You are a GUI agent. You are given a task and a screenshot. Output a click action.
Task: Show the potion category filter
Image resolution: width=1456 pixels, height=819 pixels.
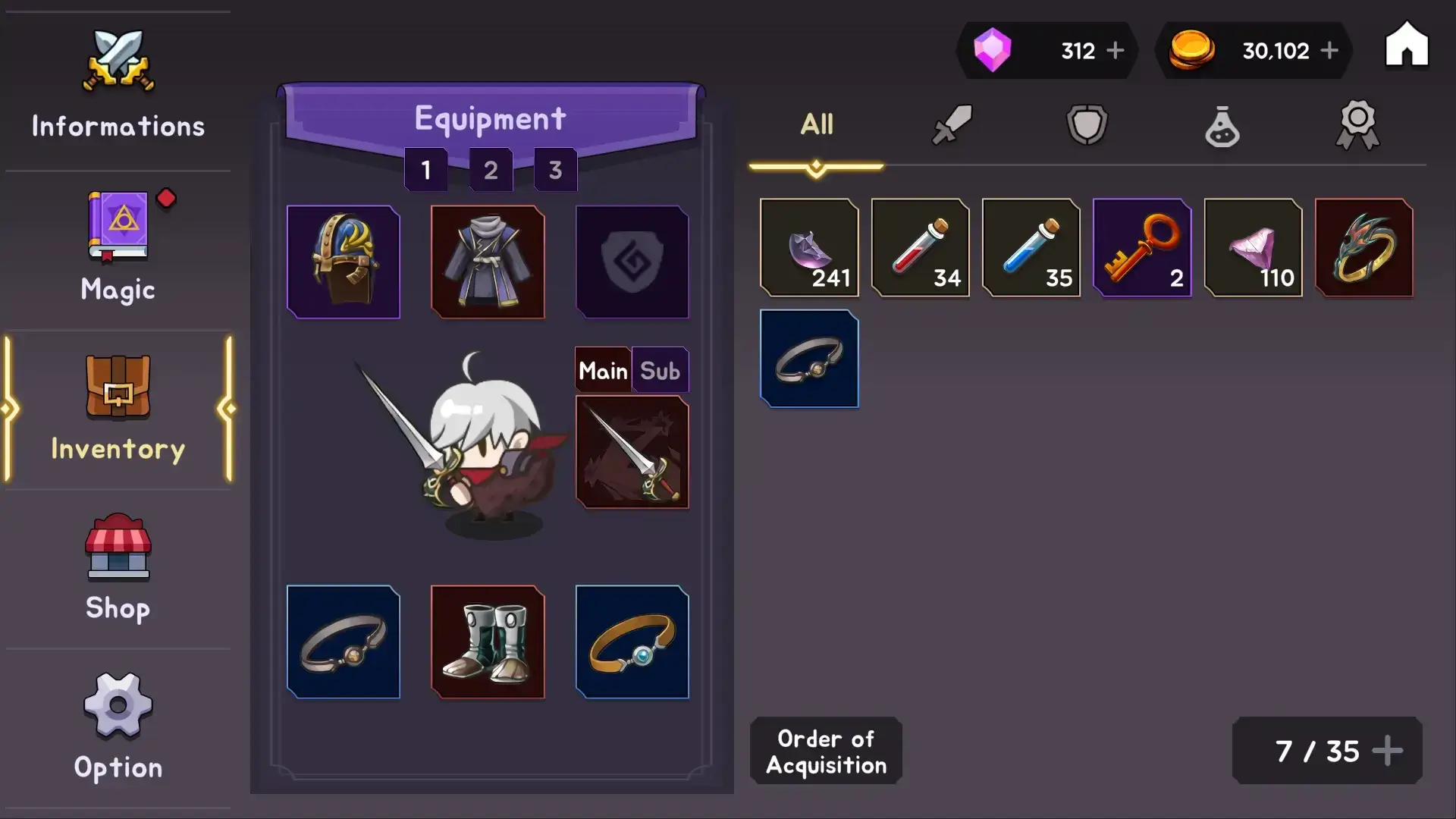click(x=1222, y=126)
